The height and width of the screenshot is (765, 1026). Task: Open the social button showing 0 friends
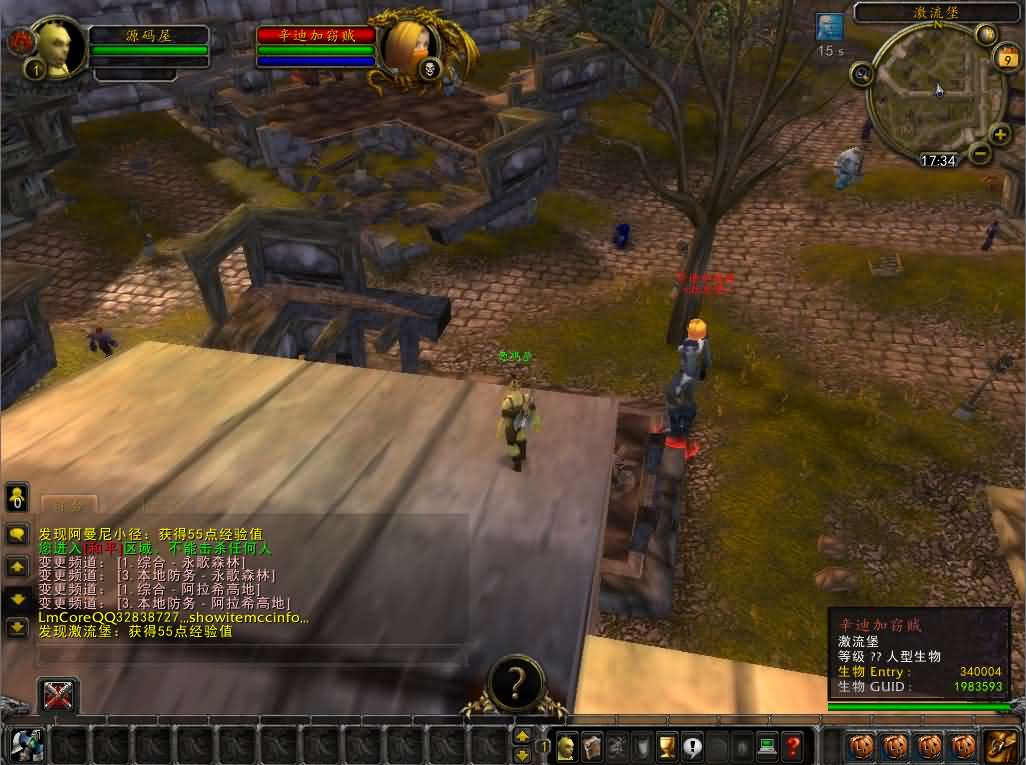tap(17, 497)
